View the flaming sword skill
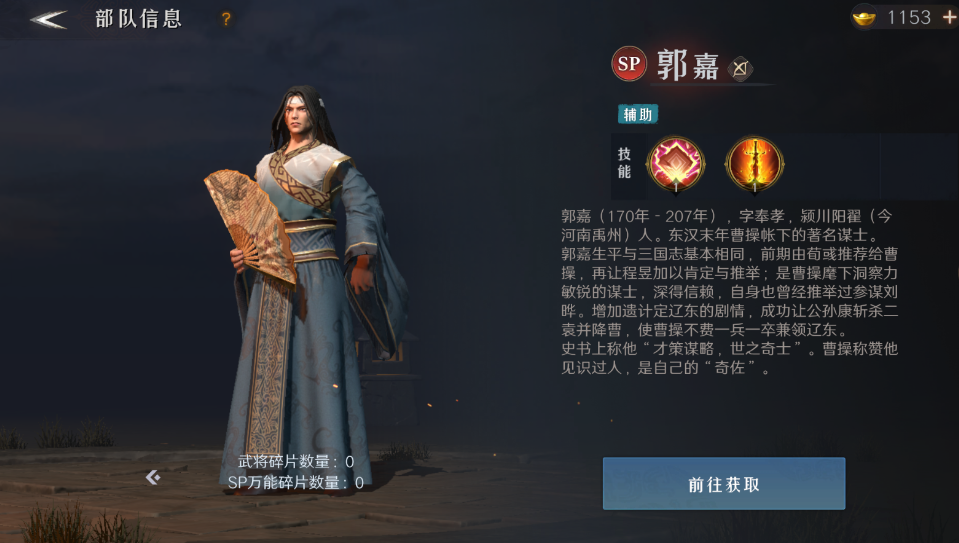Viewport: 959px width, 543px height. point(754,163)
